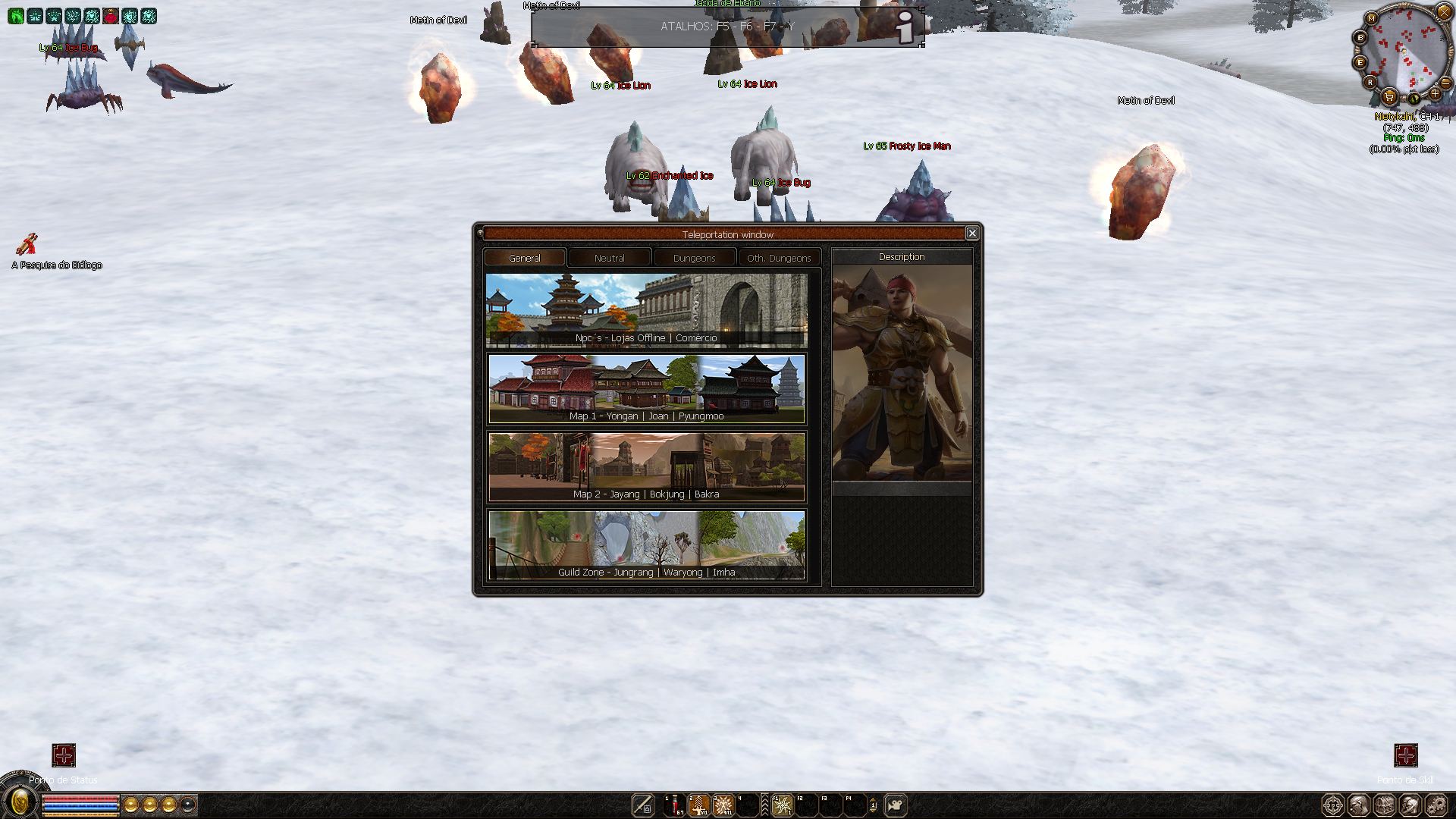Click the red potion in quickslot 1
This screenshot has height=819, width=1456.
(x=673, y=805)
